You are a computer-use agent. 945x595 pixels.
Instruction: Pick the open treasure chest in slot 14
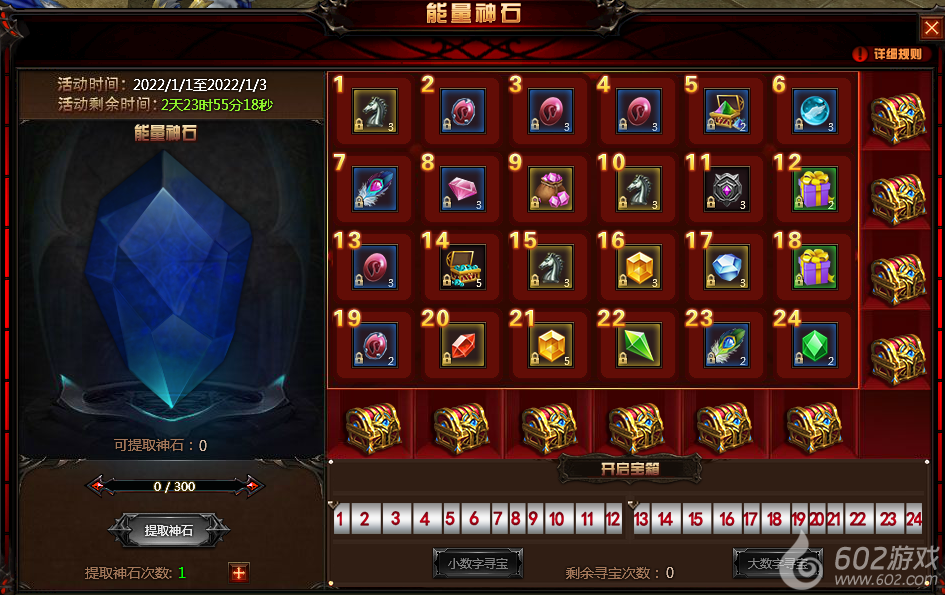(463, 266)
